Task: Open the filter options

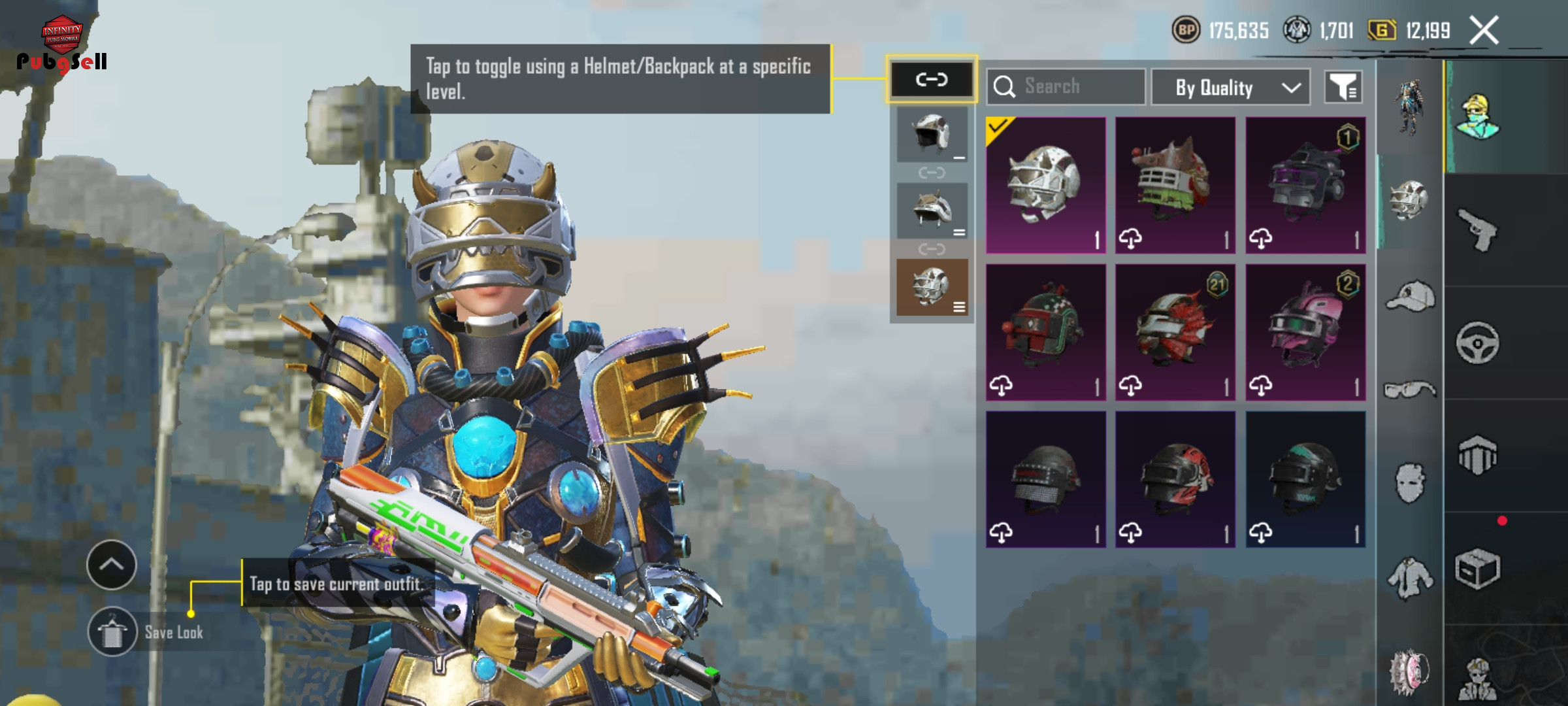Action: click(1343, 87)
